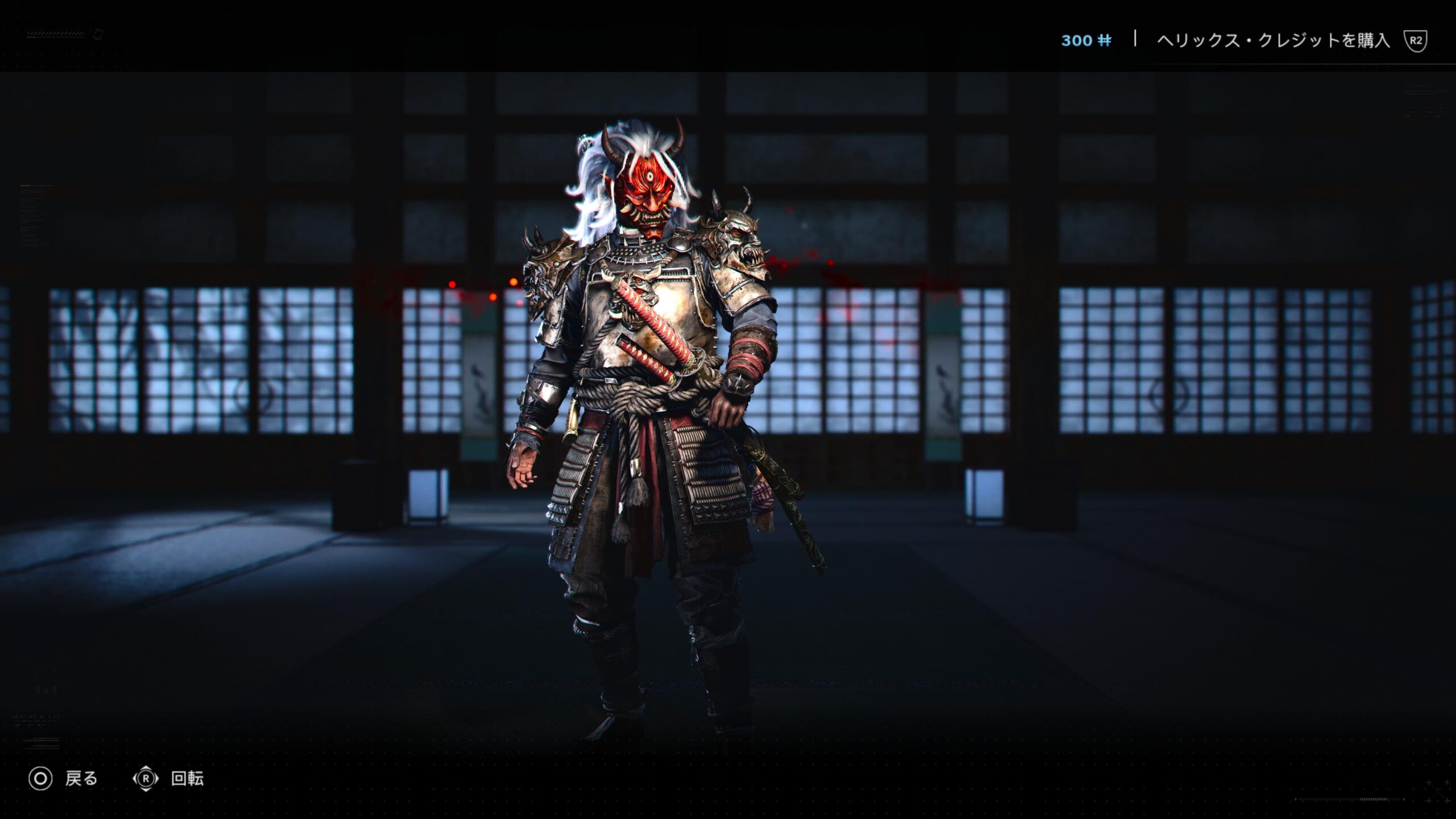The width and height of the screenshot is (1456, 819).
Task: Open the ヘリックス・クレジットを購入 purchase option
Action: [1273, 40]
